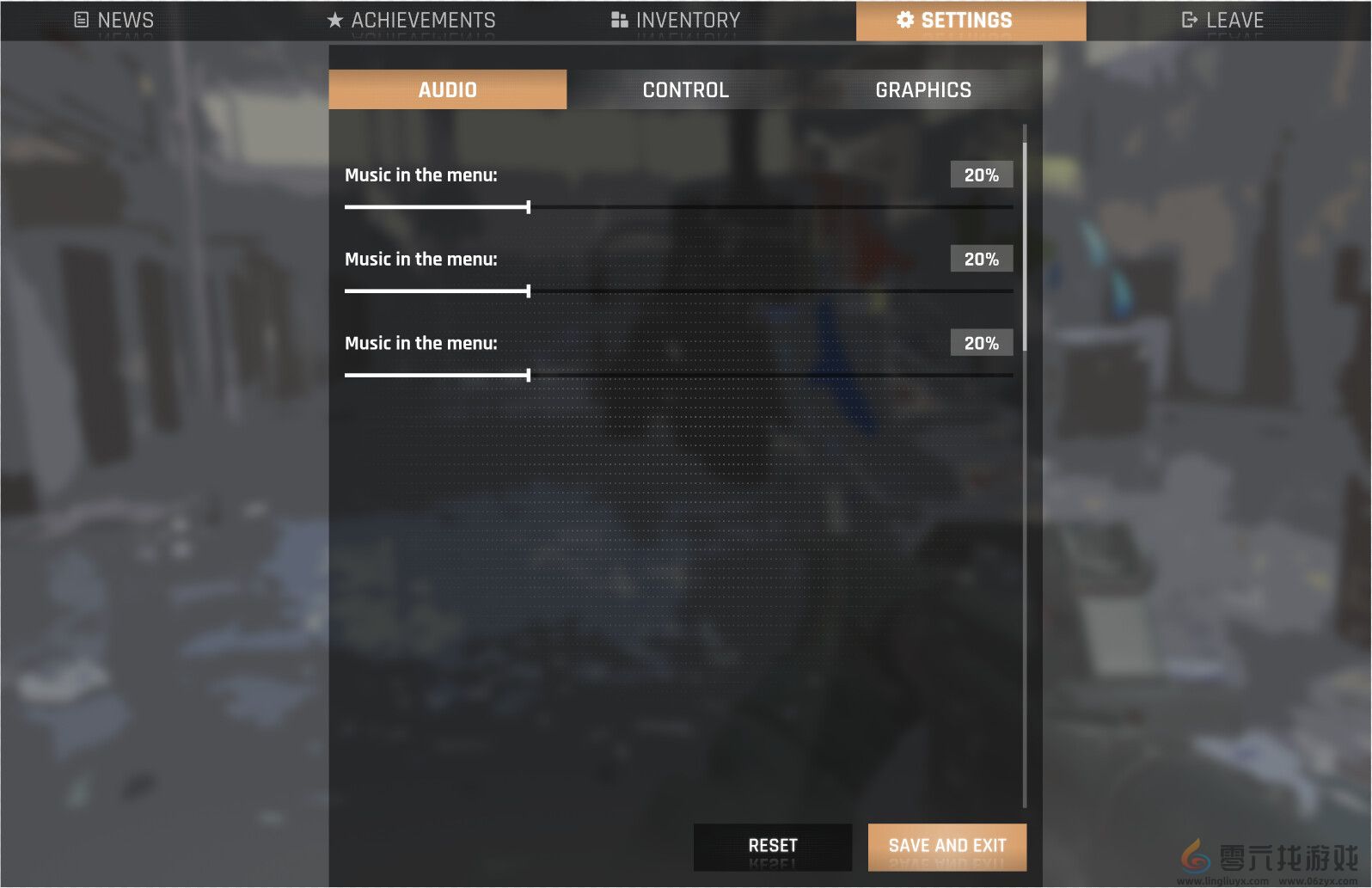Reset the settings to default
The image size is (1372, 888).
(x=772, y=846)
